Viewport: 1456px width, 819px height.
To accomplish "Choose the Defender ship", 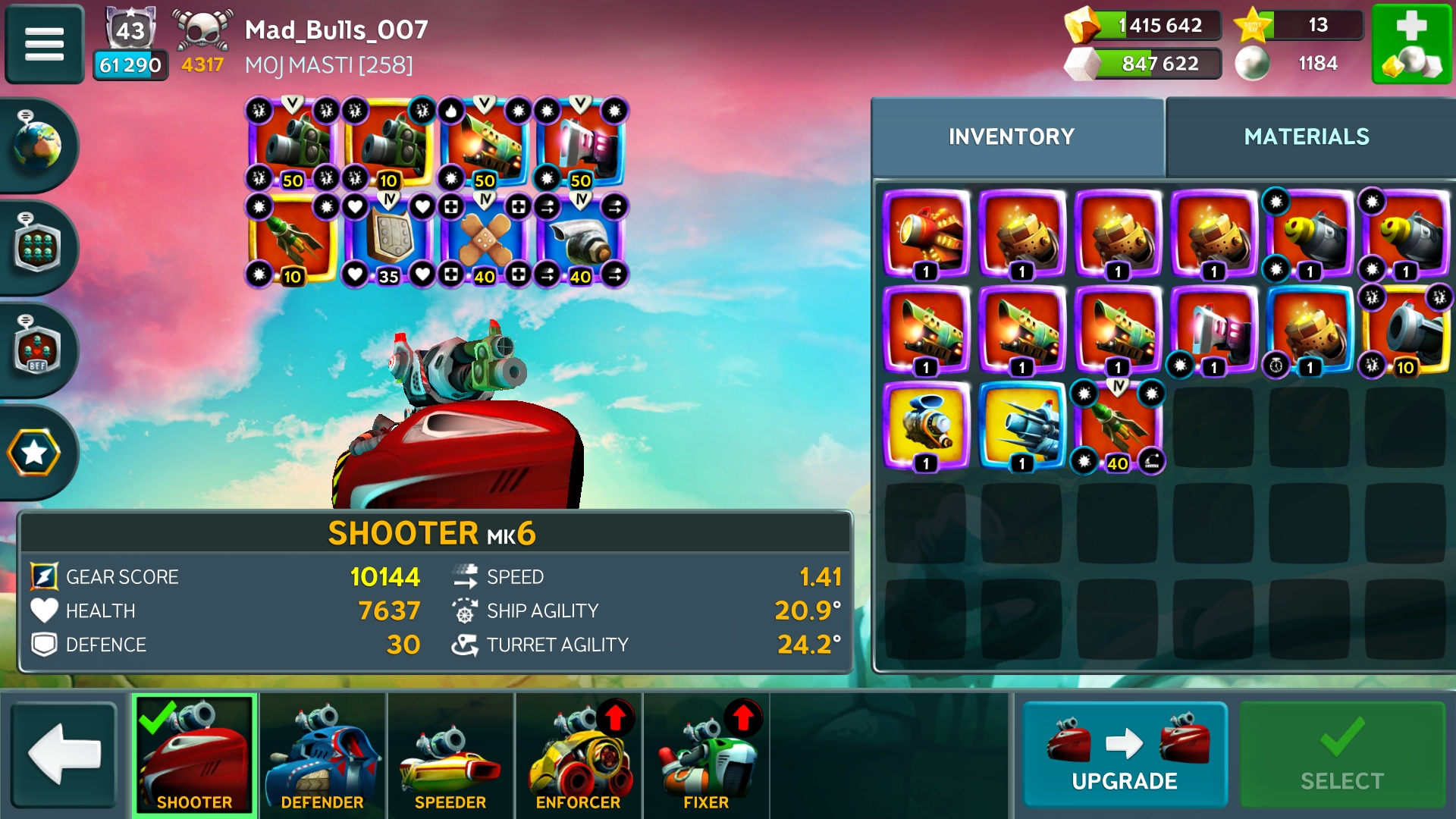I will point(322,755).
